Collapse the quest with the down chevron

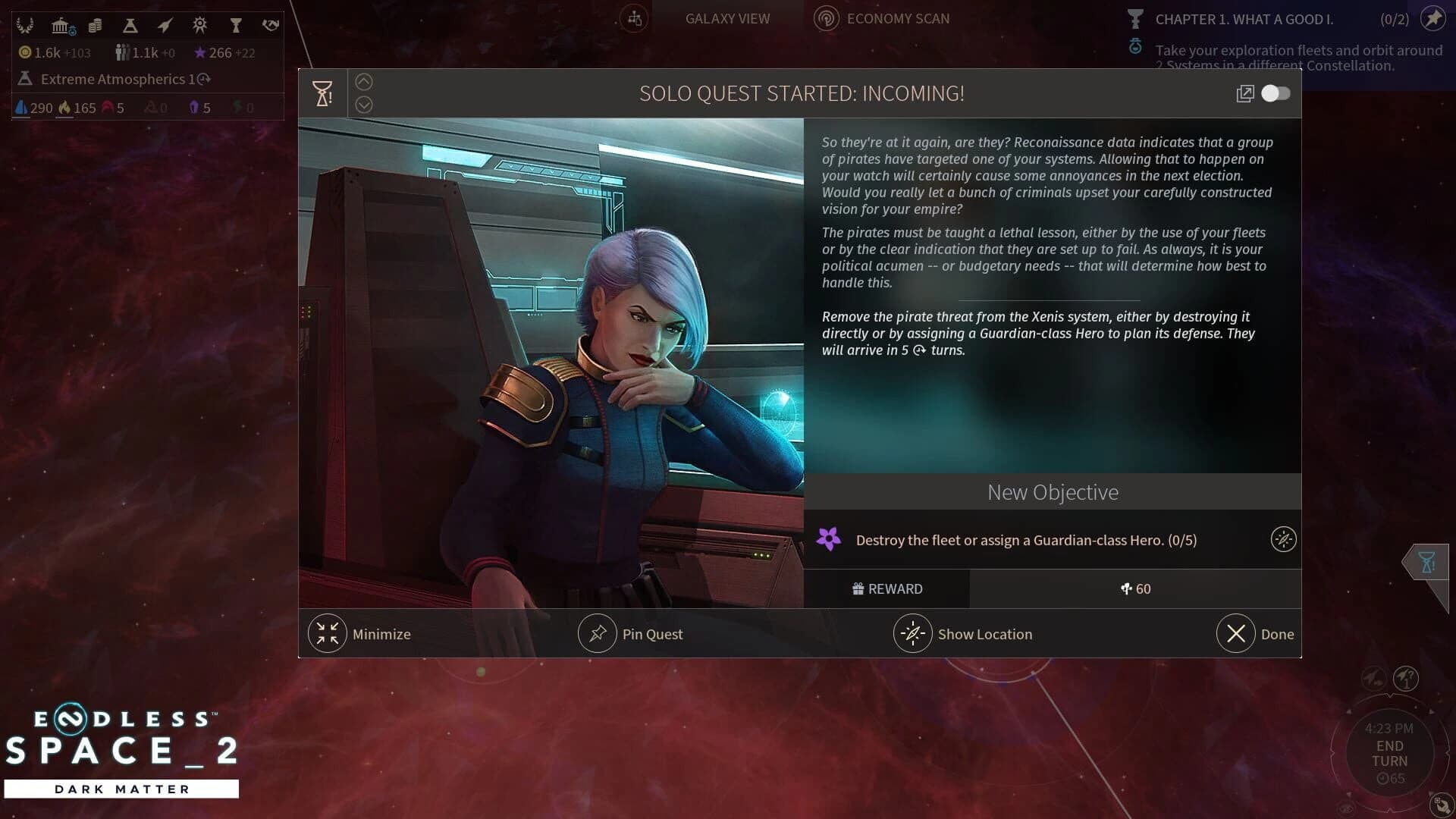click(x=364, y=105)
